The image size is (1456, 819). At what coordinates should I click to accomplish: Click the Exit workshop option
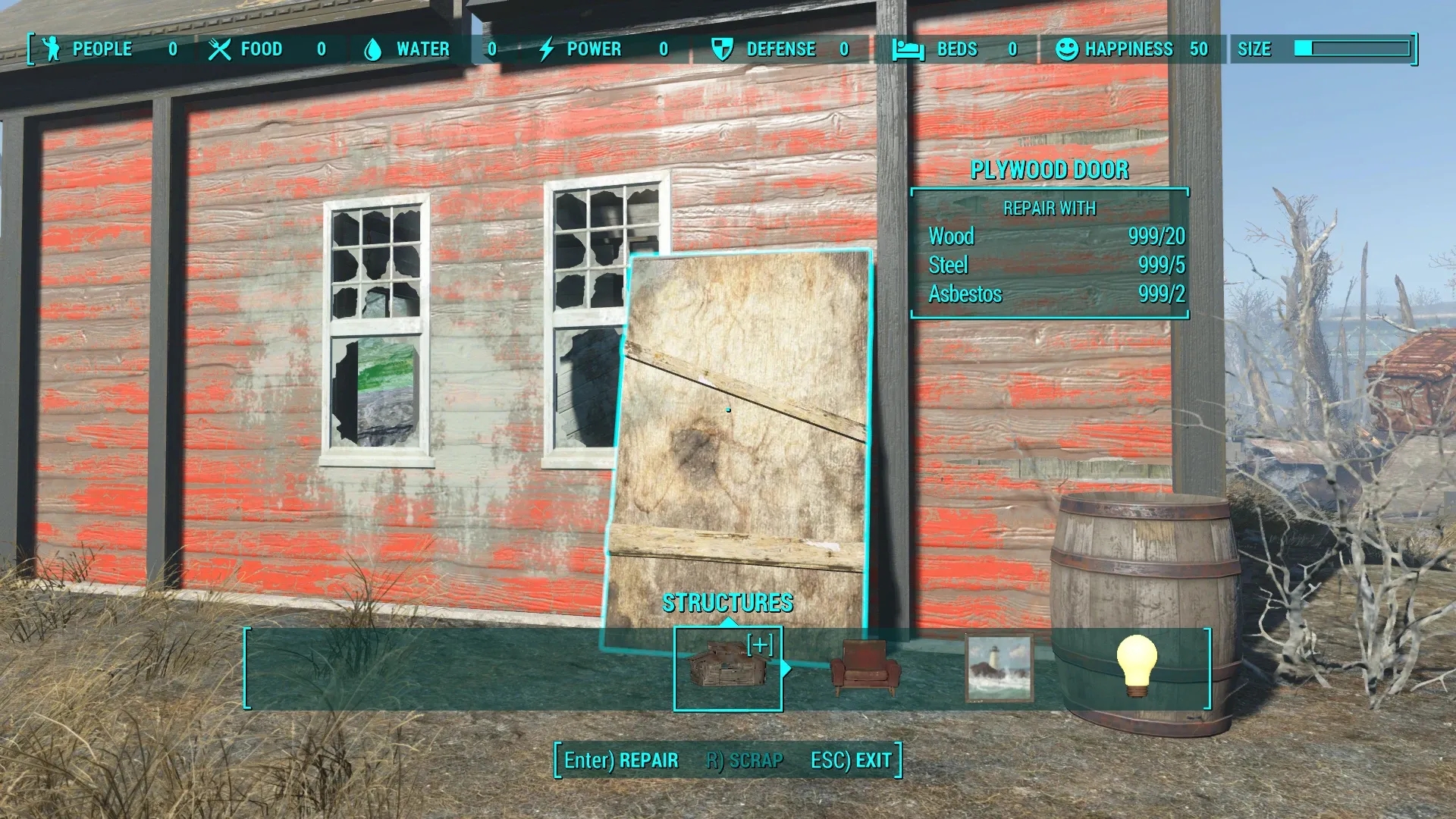pyautogui.click(x=851, y=760)
